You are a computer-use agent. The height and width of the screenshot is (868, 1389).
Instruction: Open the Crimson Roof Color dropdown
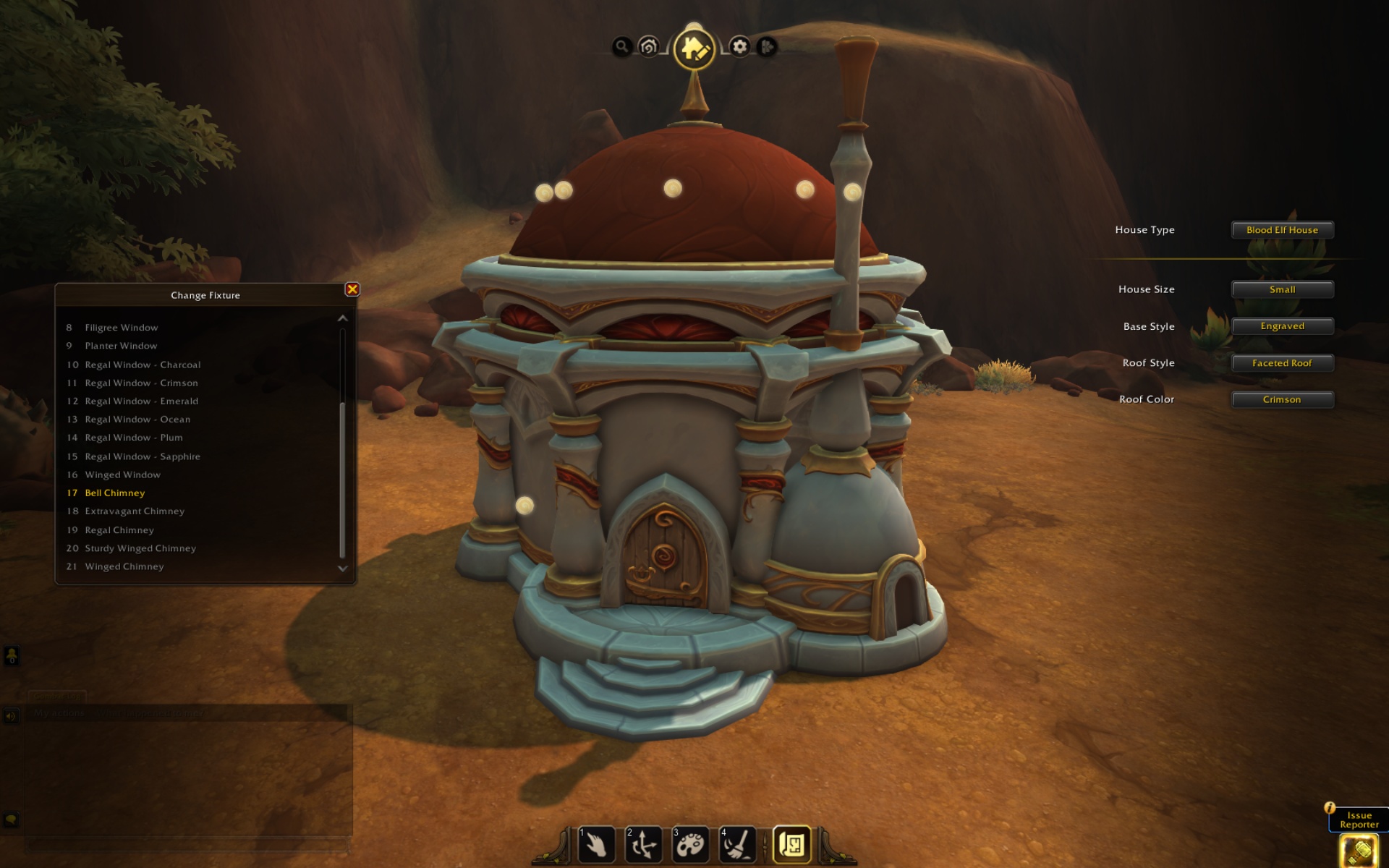pyautogui.click(x=1282, y=399)
